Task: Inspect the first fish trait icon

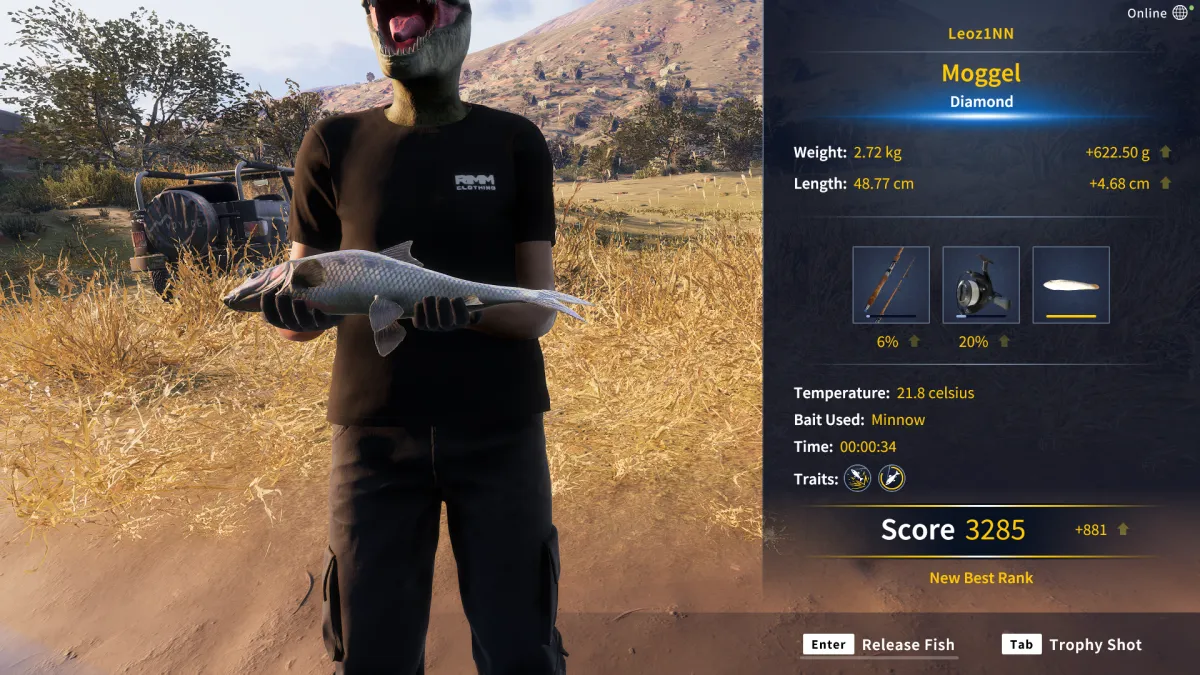Action: click(857, 479)
